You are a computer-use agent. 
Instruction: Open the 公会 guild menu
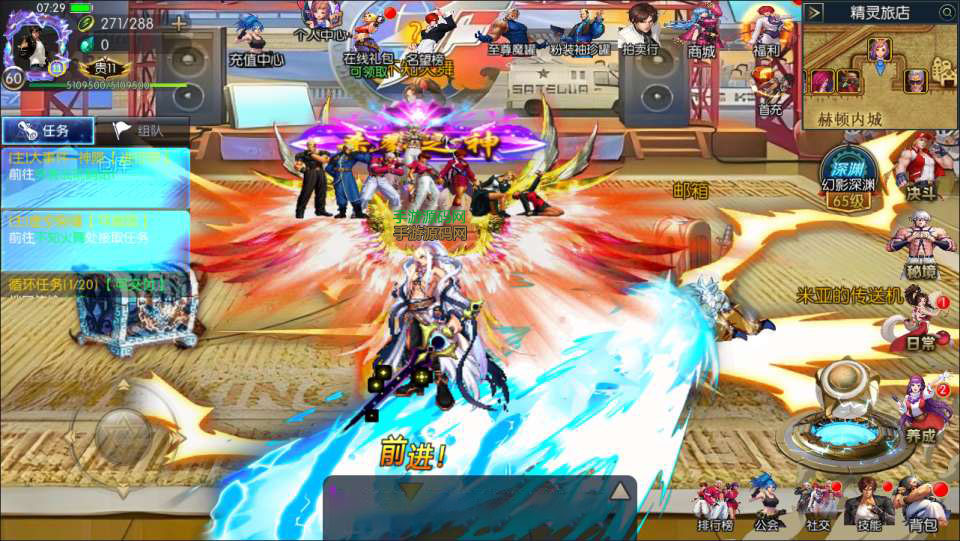tap(766, 503)
